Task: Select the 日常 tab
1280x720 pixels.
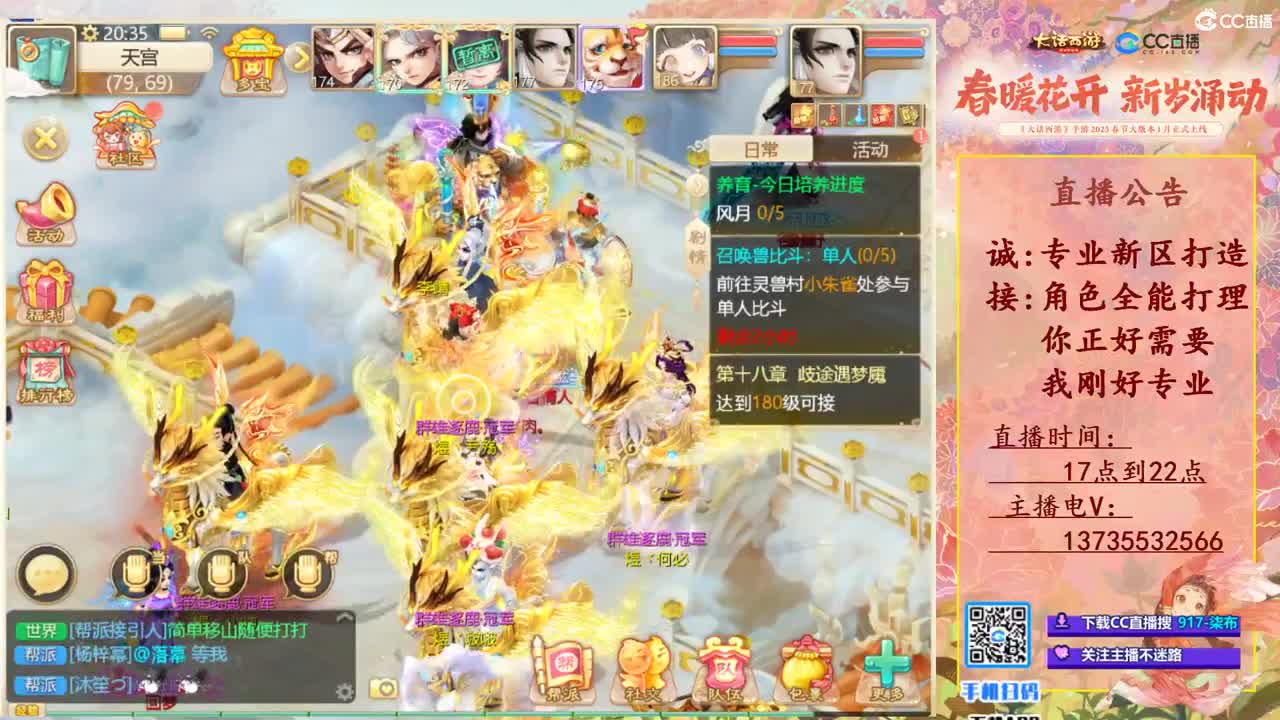Action: (x=764, y=148)
